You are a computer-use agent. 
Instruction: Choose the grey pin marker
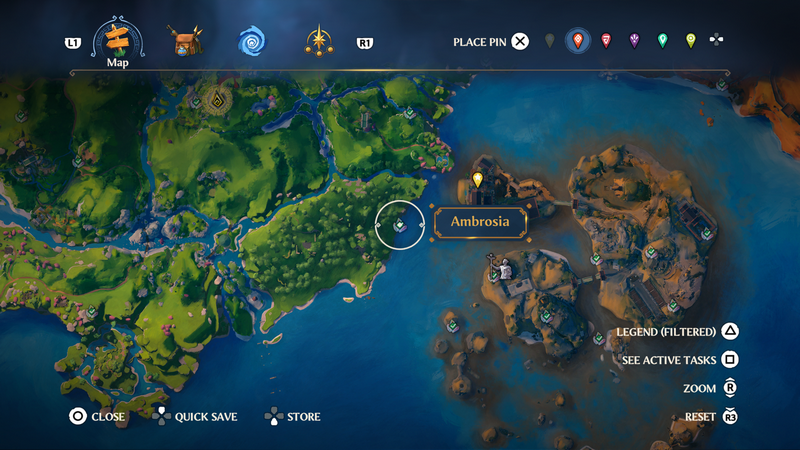click(549, 41)
